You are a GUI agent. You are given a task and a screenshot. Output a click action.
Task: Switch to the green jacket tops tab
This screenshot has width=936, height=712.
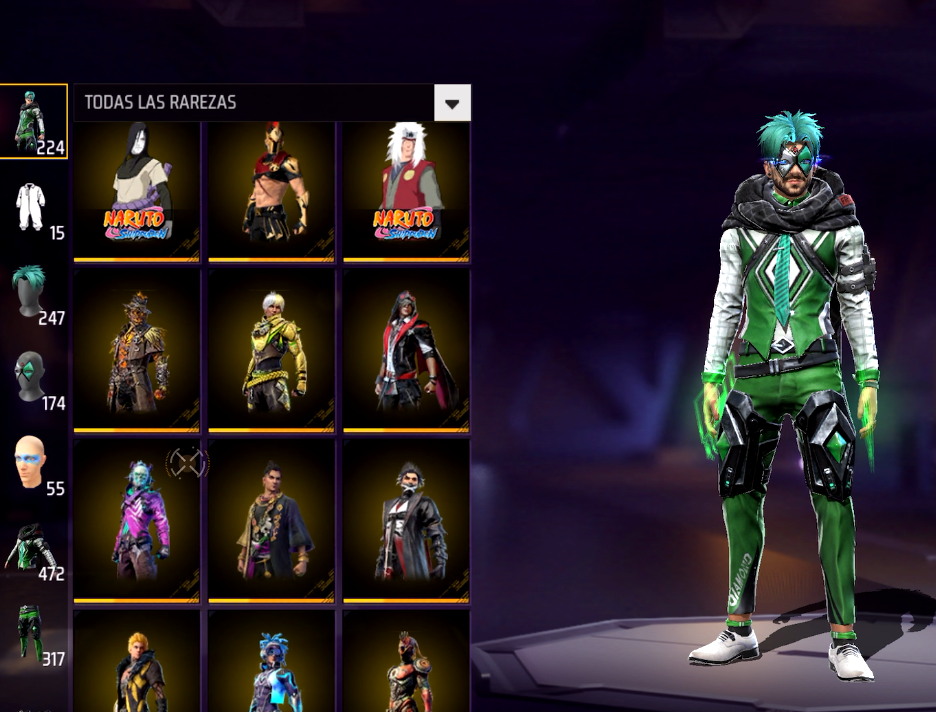coord(34,549)
